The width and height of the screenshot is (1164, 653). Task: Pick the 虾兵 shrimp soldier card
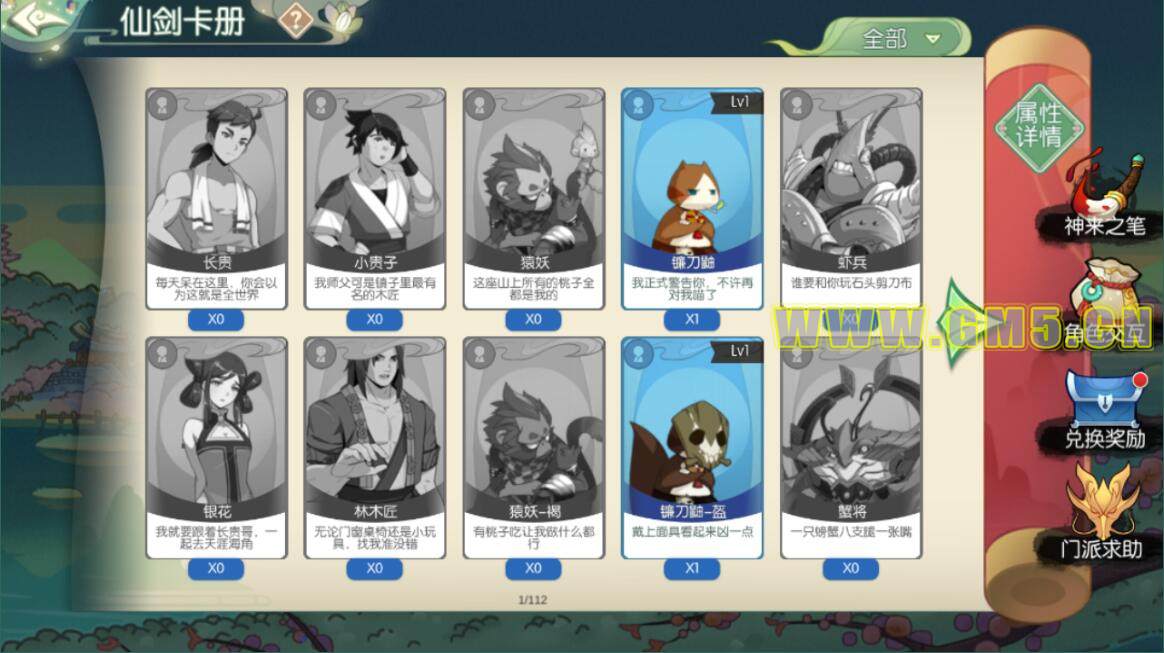click(851, 195)
